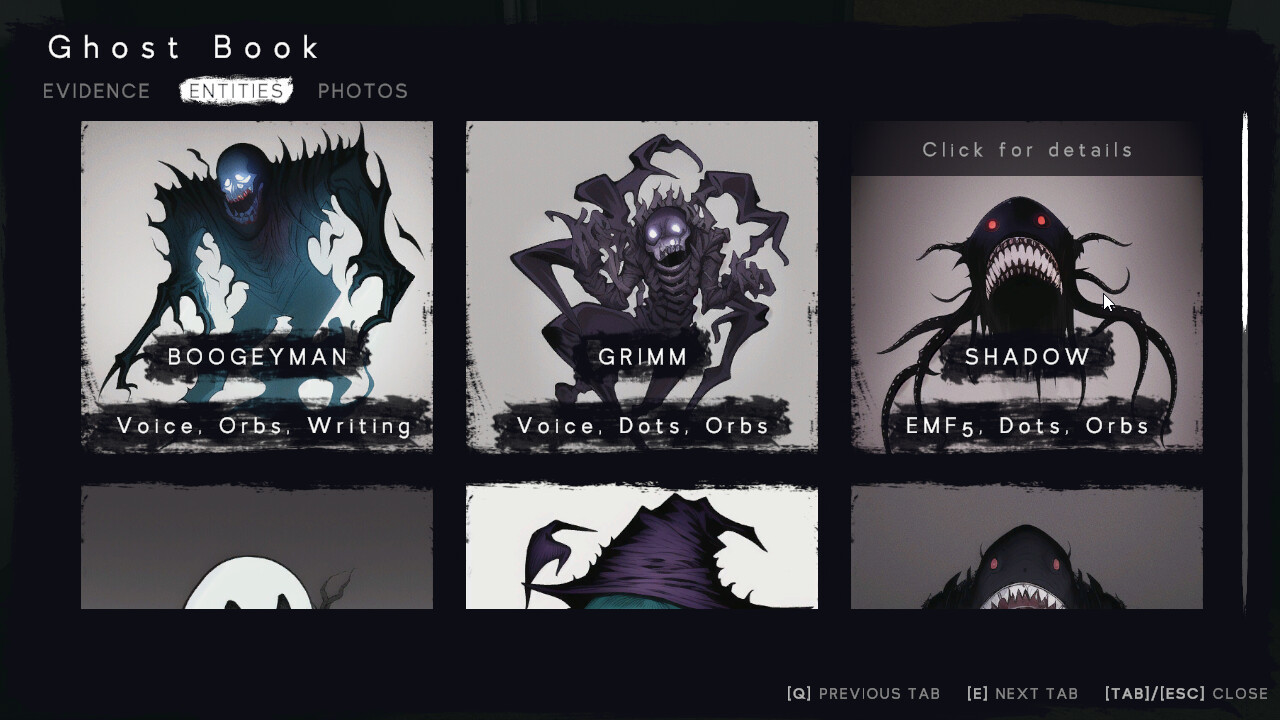1280x720 pixels.
Task: Select the 'EMF5, Dots, Orbs' evidence under Shadow
Action: 1025,425
